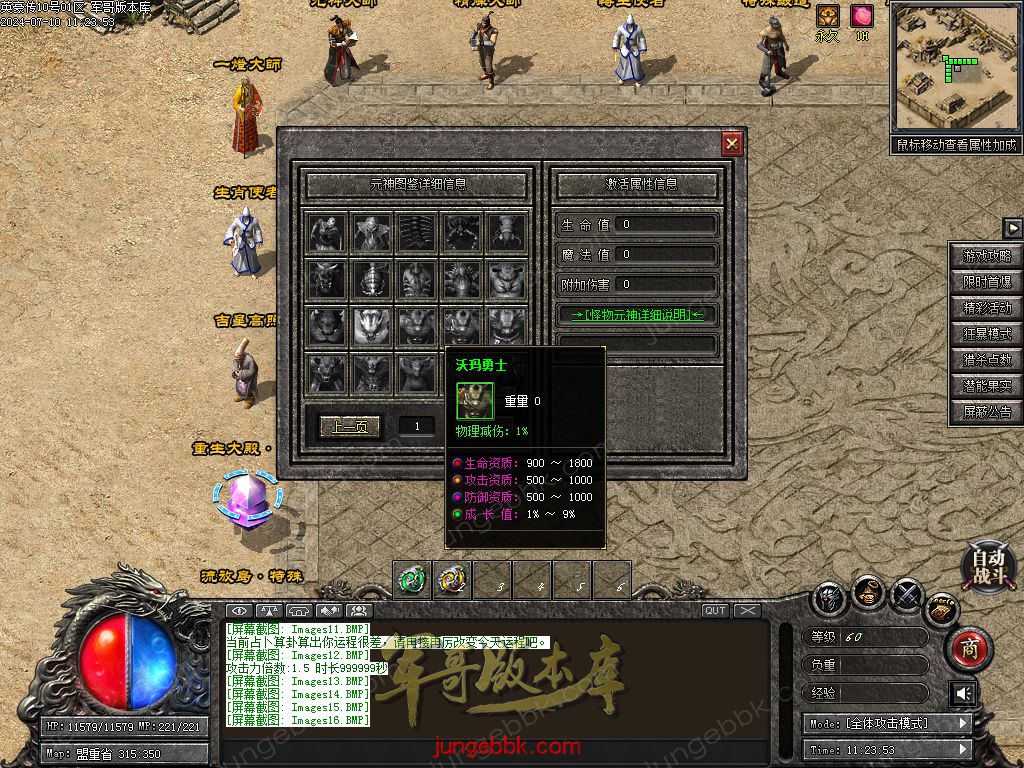Open the 潜能果实 menu
The width and height of the screenshot is (1024, 768).
click(x=987, y=386)
